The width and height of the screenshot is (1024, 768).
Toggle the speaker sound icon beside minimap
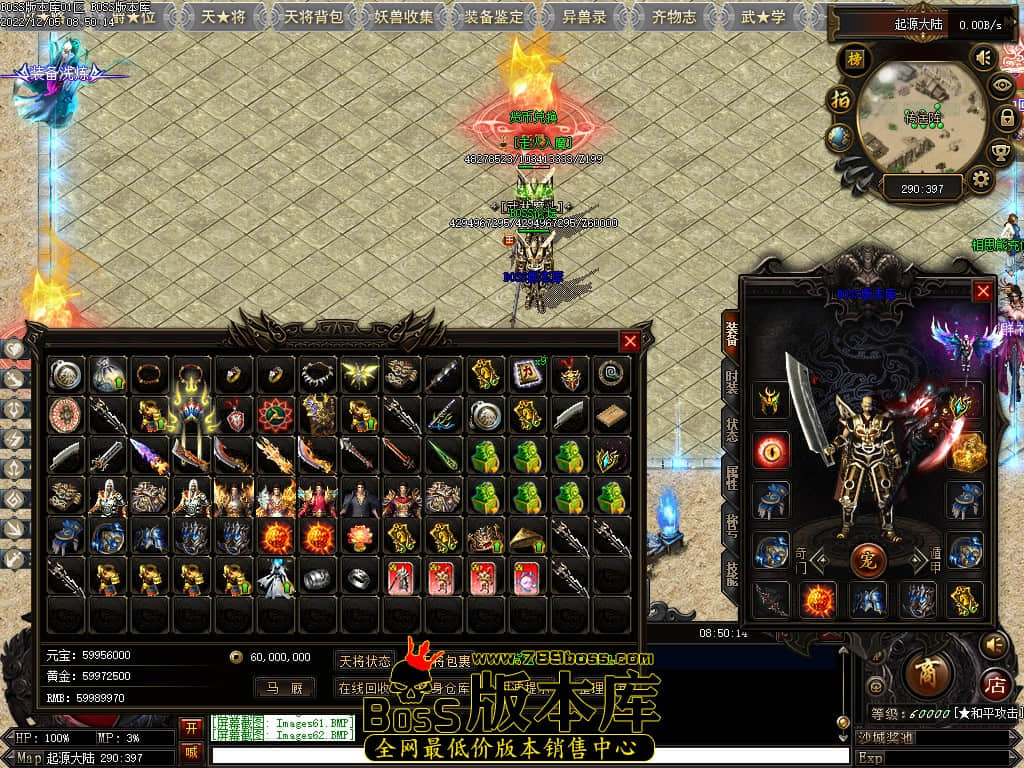coord(983,59)
